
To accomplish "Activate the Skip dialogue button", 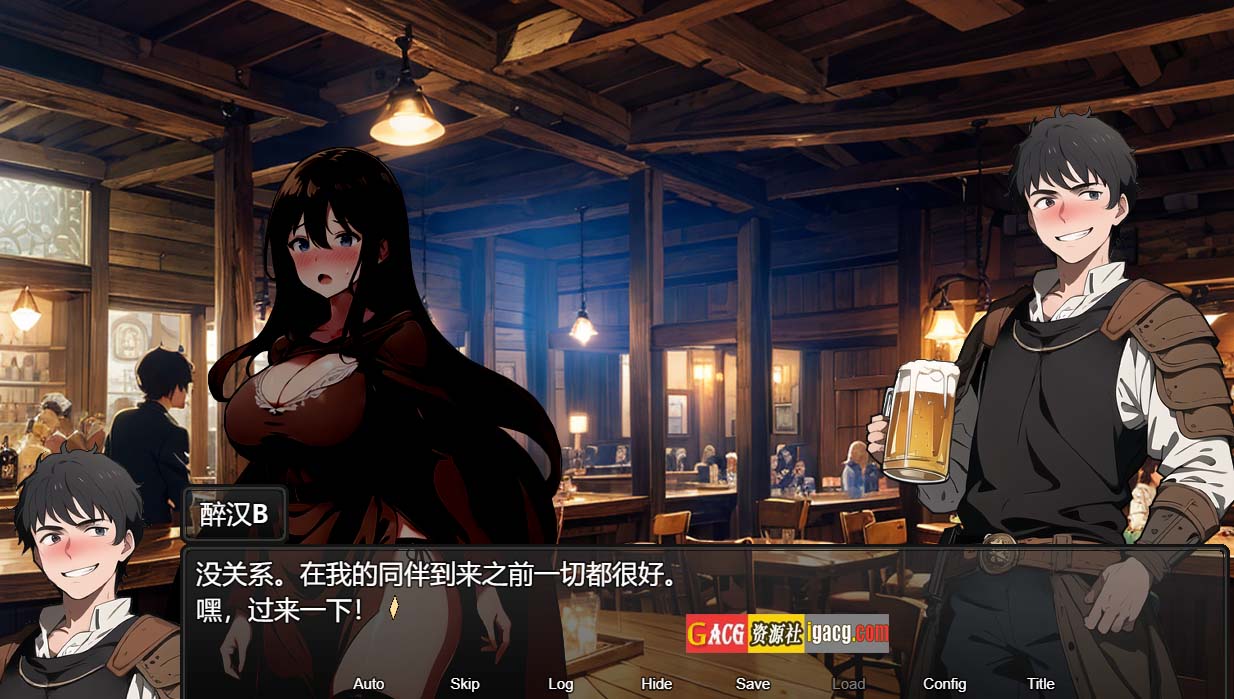I will point(465,684).
